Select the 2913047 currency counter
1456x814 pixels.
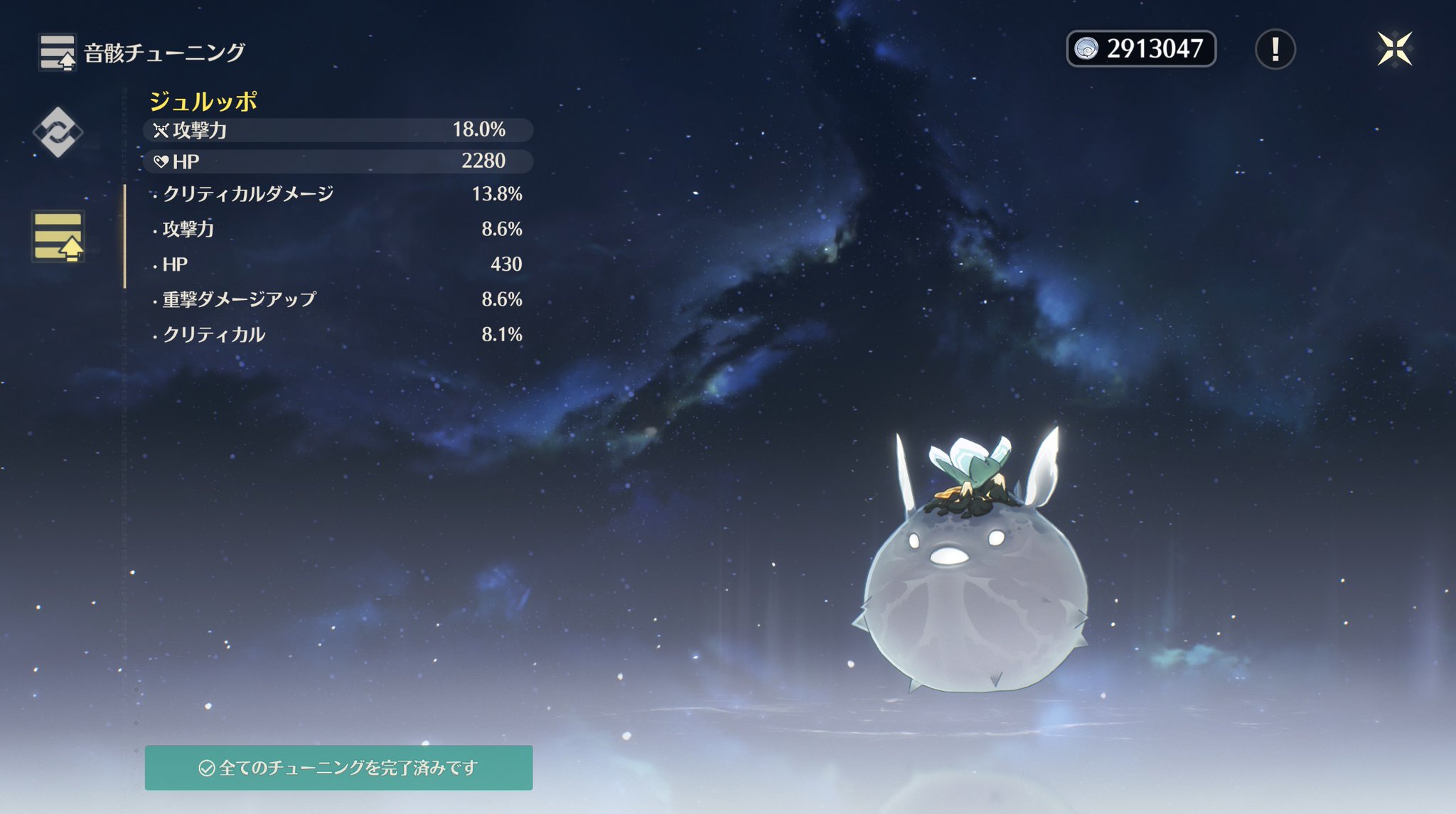(x=1140, y=49)
